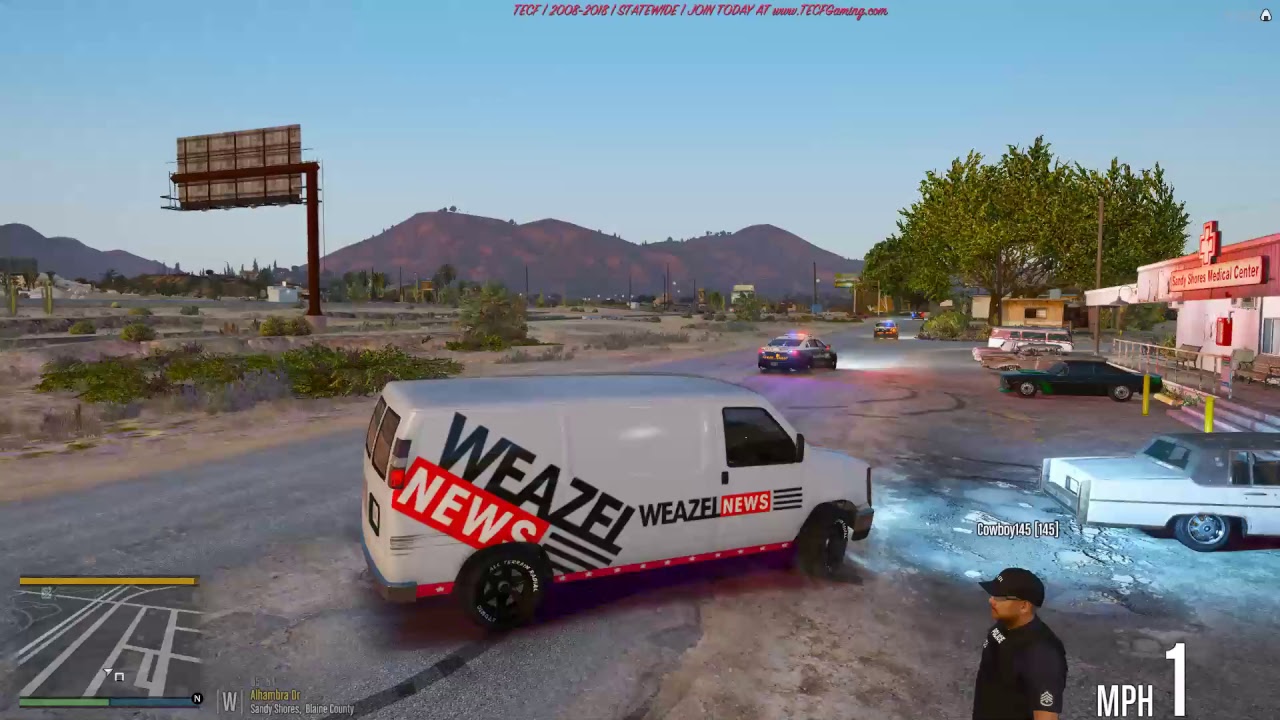1280x720 pixels.
Task: Click the home icon in the screen corner
Action: [x=1265, y=15]
